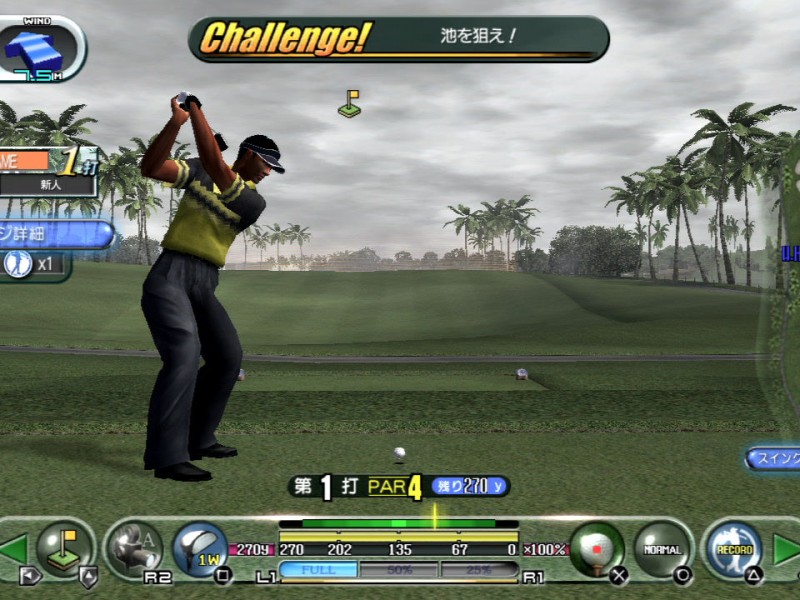Open the blue detail panel (詳細)
Viewport: 800px width, 600px height.
tap(55, 234)
